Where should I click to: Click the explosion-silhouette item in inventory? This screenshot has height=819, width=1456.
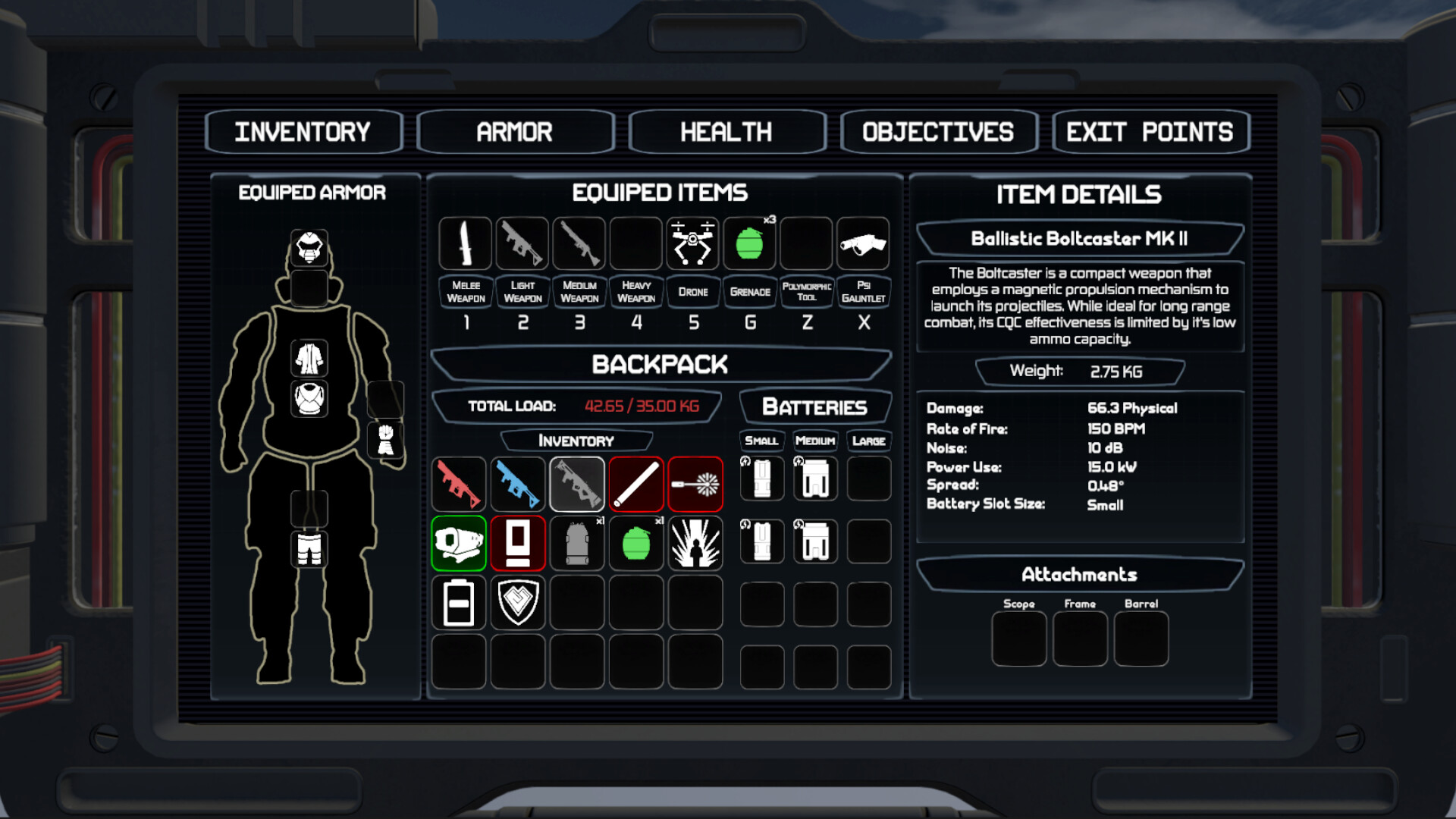point(695,543)
